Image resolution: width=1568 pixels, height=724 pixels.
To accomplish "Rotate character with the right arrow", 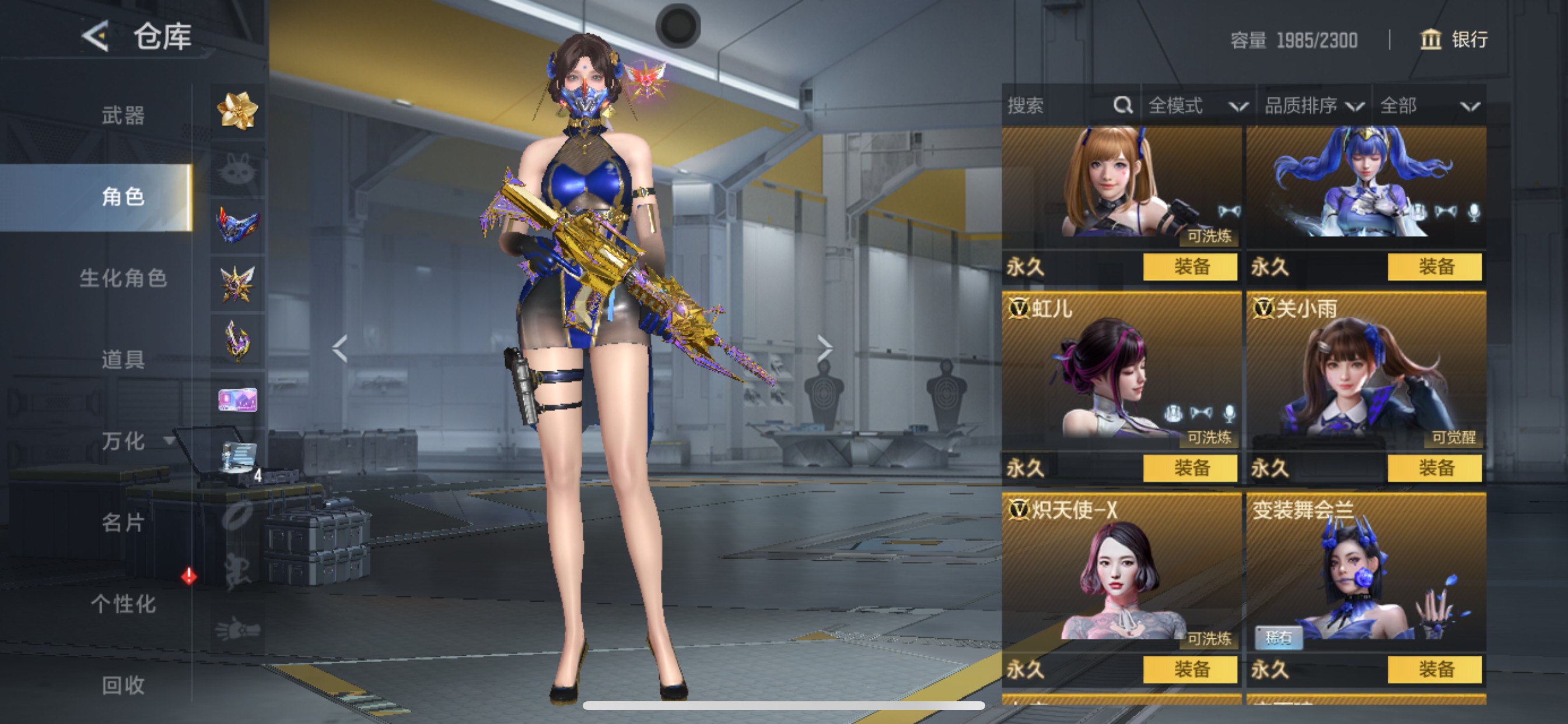I will point(825,348).
